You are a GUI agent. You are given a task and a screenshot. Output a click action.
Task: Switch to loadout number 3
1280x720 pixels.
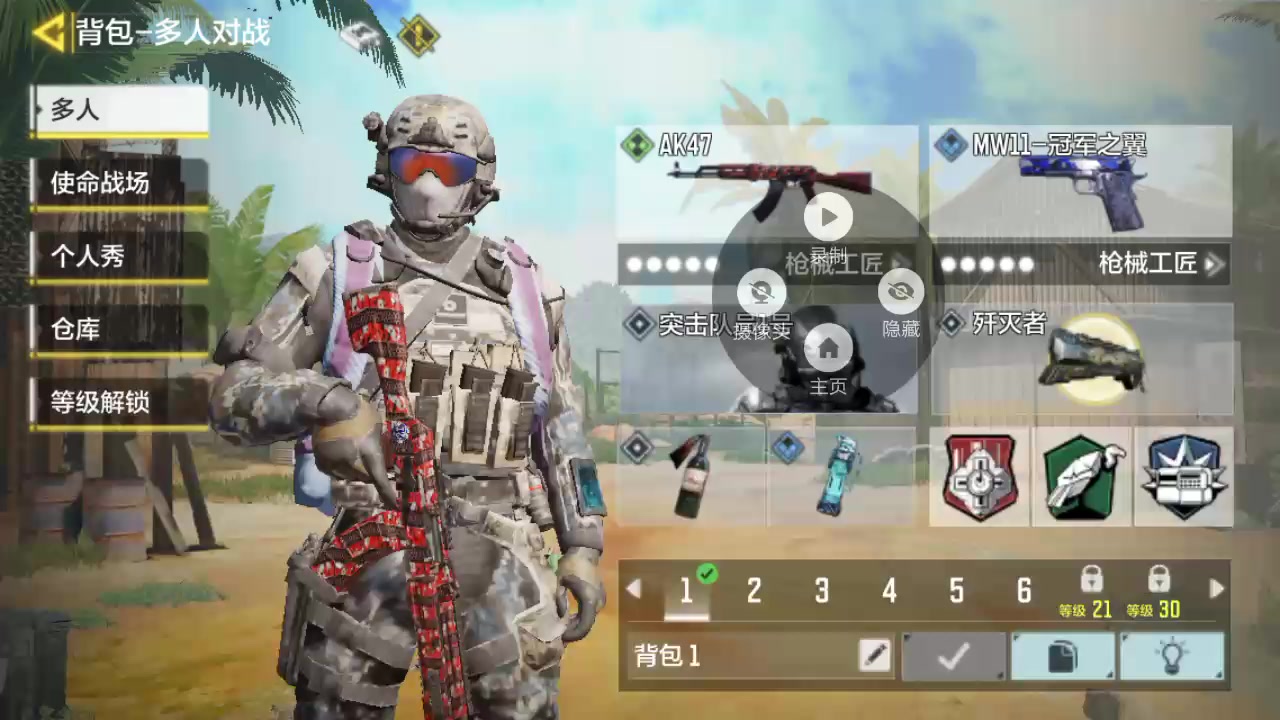point(821,591)
